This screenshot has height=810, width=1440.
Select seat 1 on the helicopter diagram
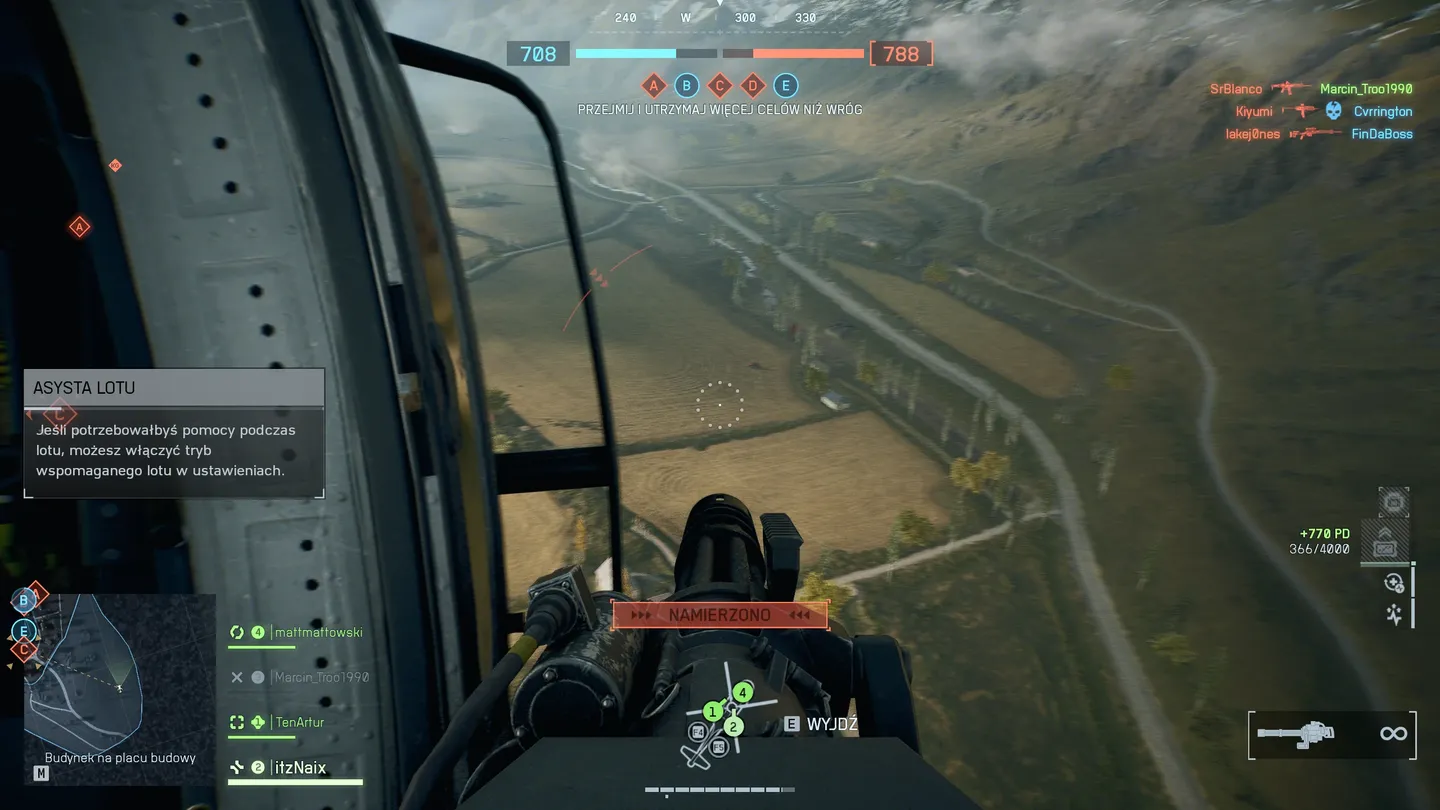coord(712,712)
